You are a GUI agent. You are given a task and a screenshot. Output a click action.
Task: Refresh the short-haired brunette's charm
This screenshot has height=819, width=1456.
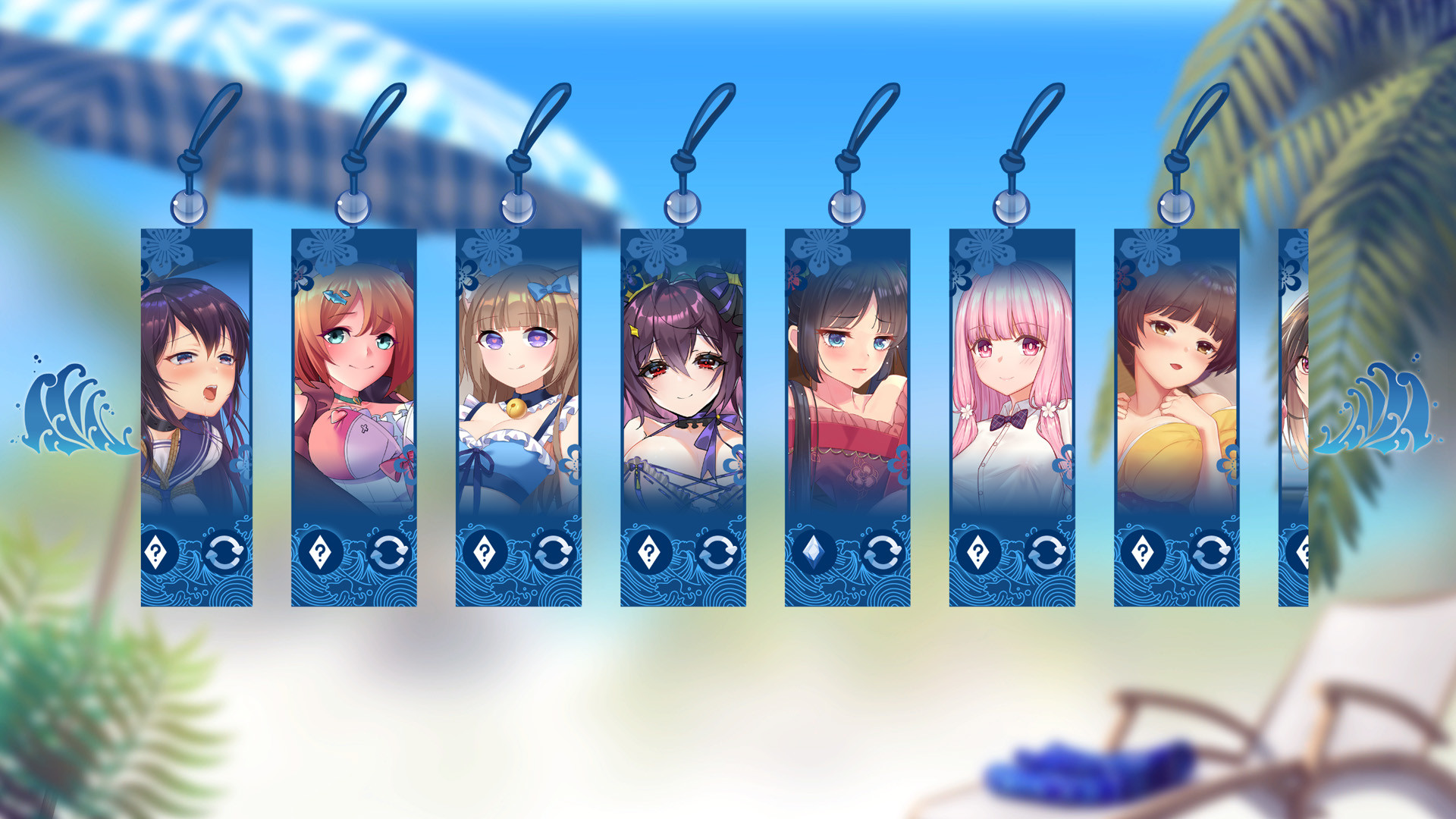1211,554
